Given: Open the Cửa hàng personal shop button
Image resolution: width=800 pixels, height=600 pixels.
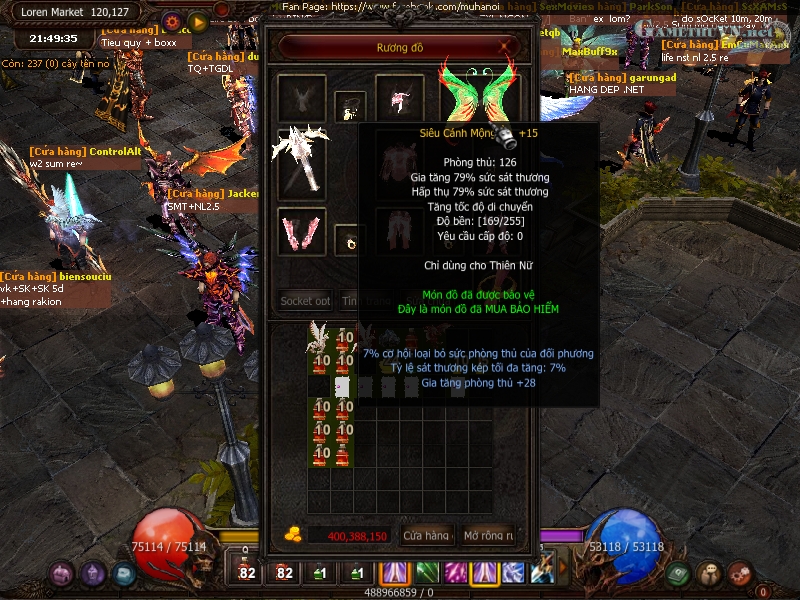Looking at the screenshot, I should click(426, 536).
